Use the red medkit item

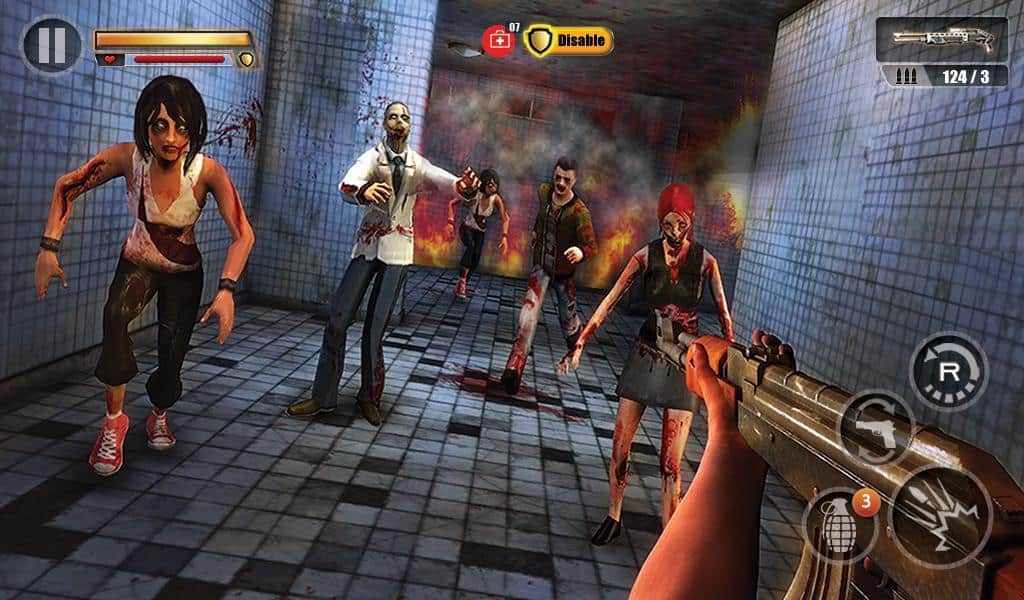click(498, 41)
